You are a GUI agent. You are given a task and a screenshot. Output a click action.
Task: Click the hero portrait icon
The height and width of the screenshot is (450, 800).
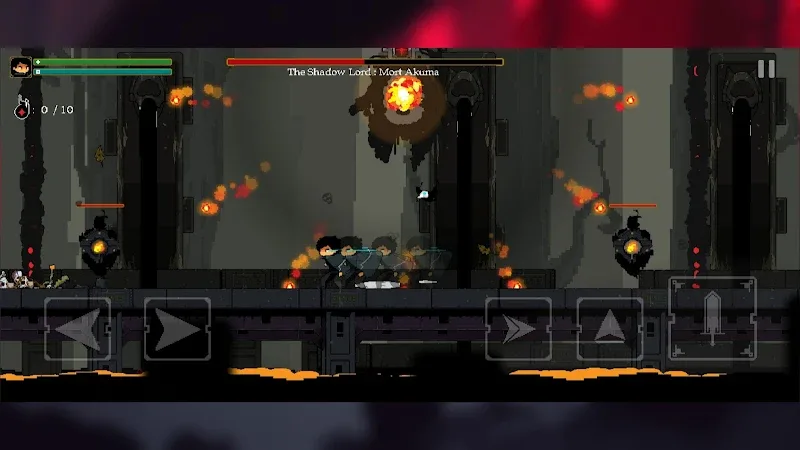(20, 68)
